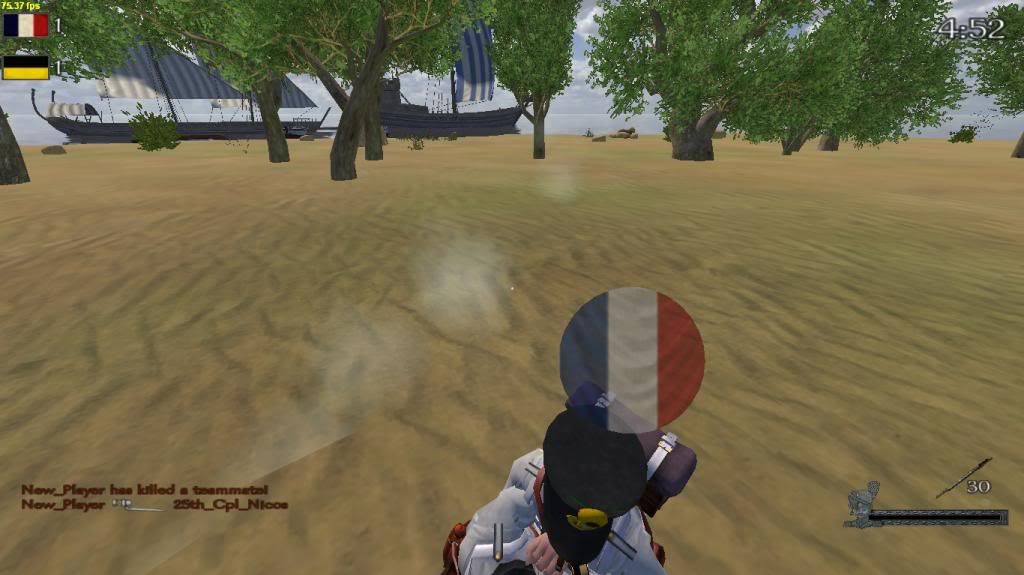Click the musket weapon icon
The image size is (1024, 575).
pyautogui.click(x=964, y=477)
